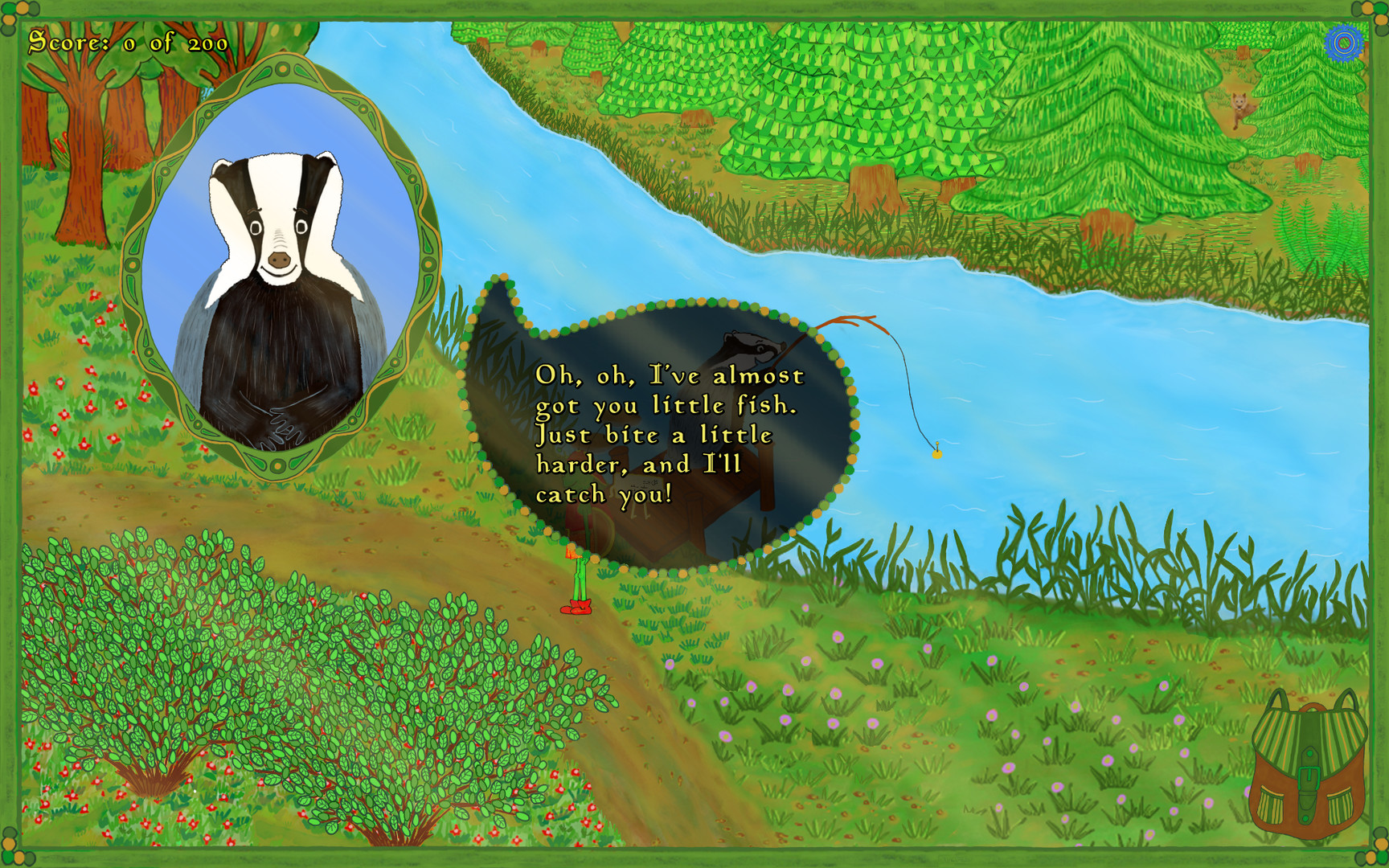Click the Score counter in the top-left corner

coord(129,40)
